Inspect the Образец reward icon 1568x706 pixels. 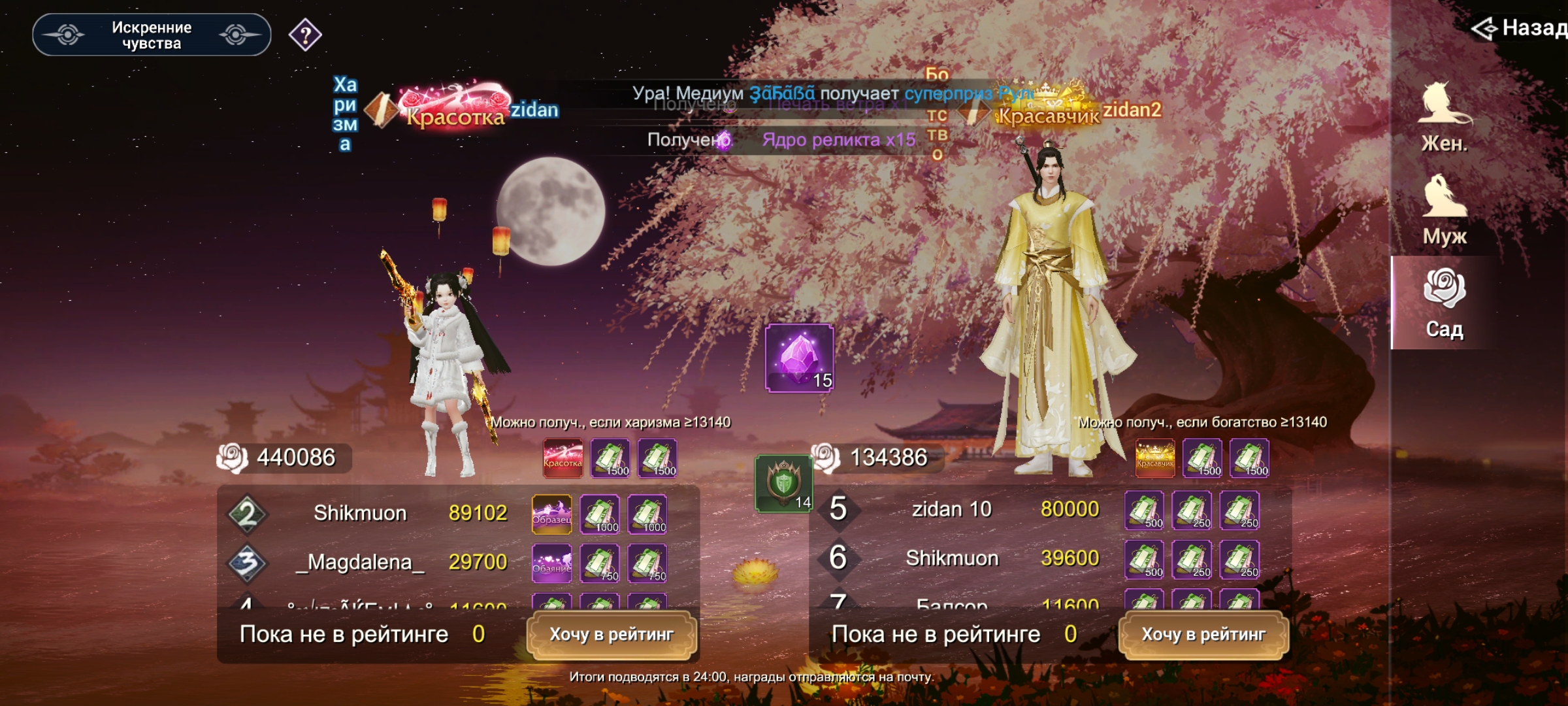click(552, 514)
